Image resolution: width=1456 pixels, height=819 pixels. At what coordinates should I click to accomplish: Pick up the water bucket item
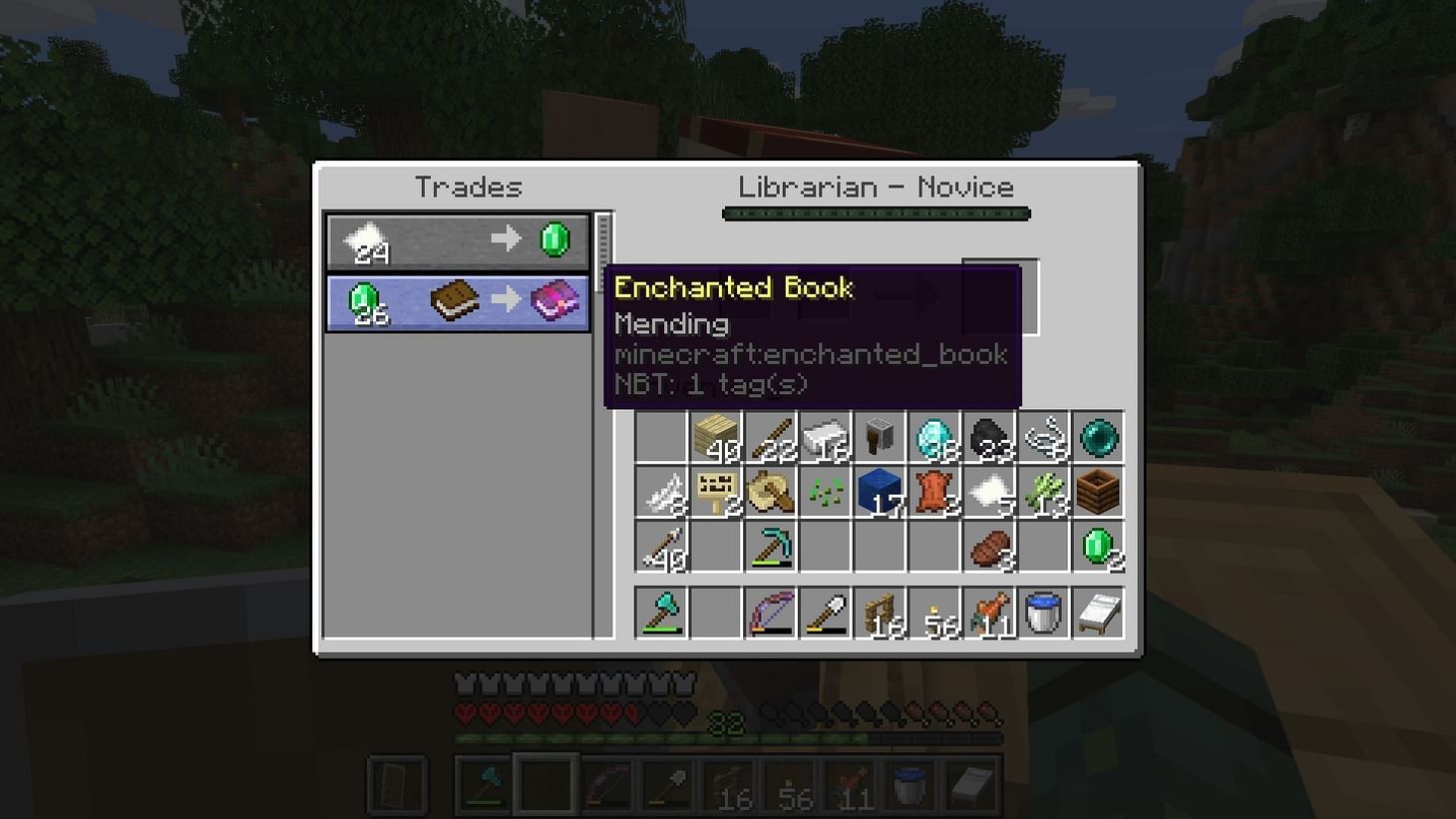[x=1043, y=611]
